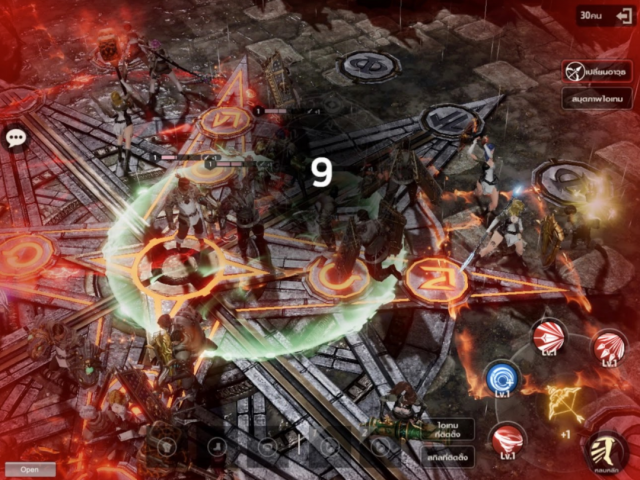Fire the golden bow basic attack
640x480 pixels.
click(564, 403)
